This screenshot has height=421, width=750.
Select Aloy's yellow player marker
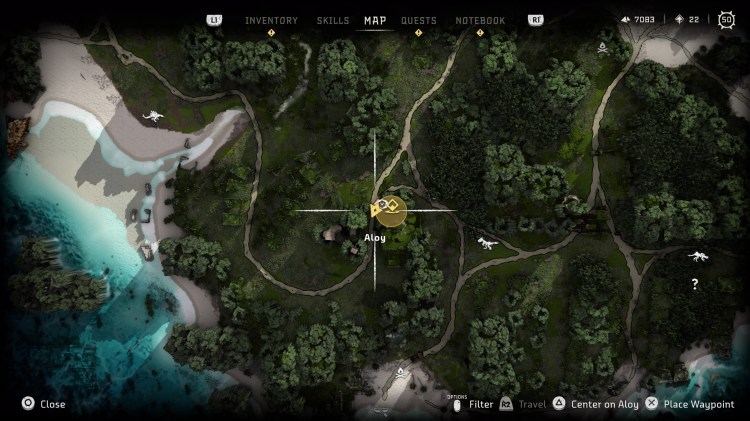point(388,210)
